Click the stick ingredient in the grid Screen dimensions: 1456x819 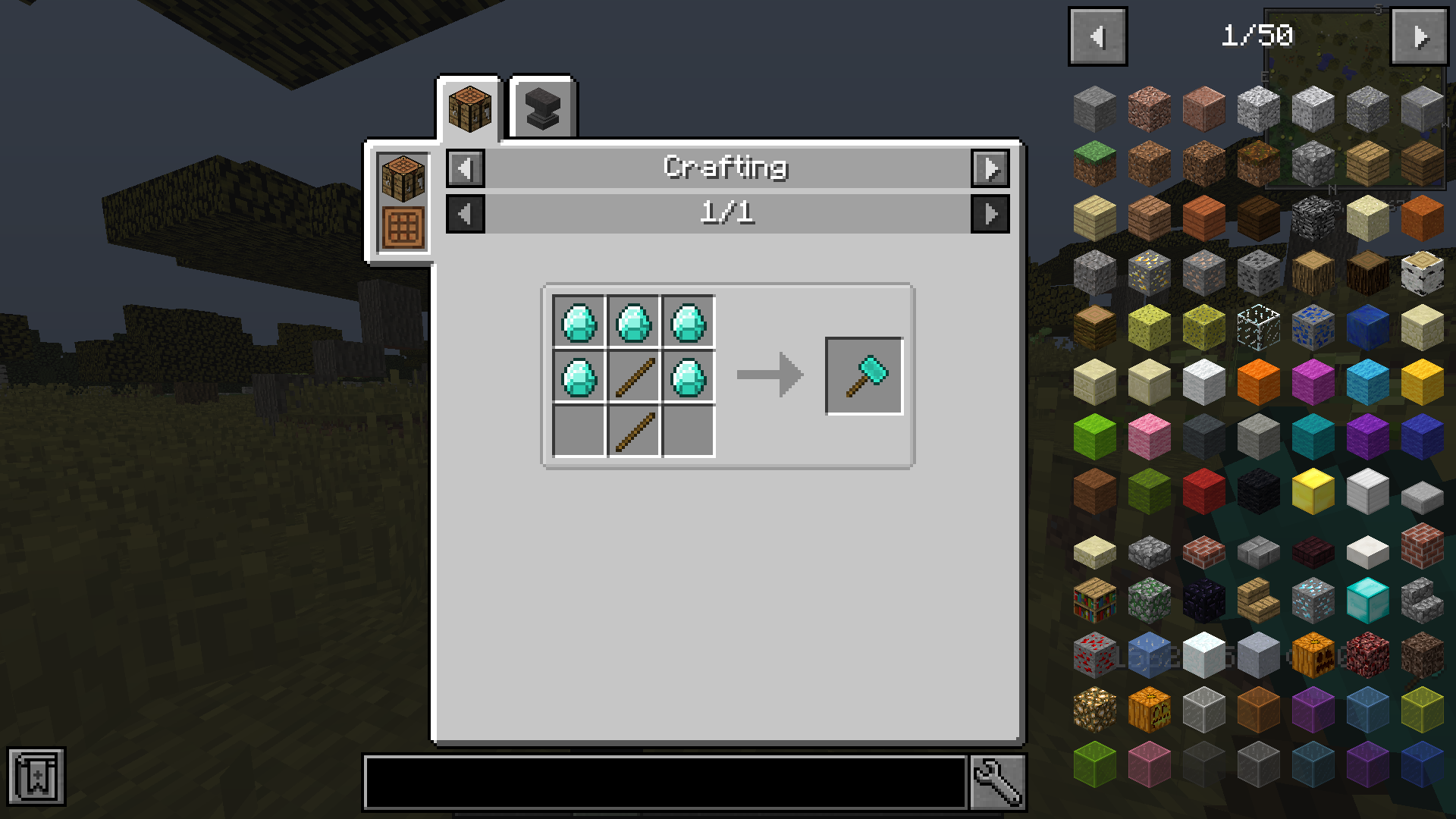633,375
